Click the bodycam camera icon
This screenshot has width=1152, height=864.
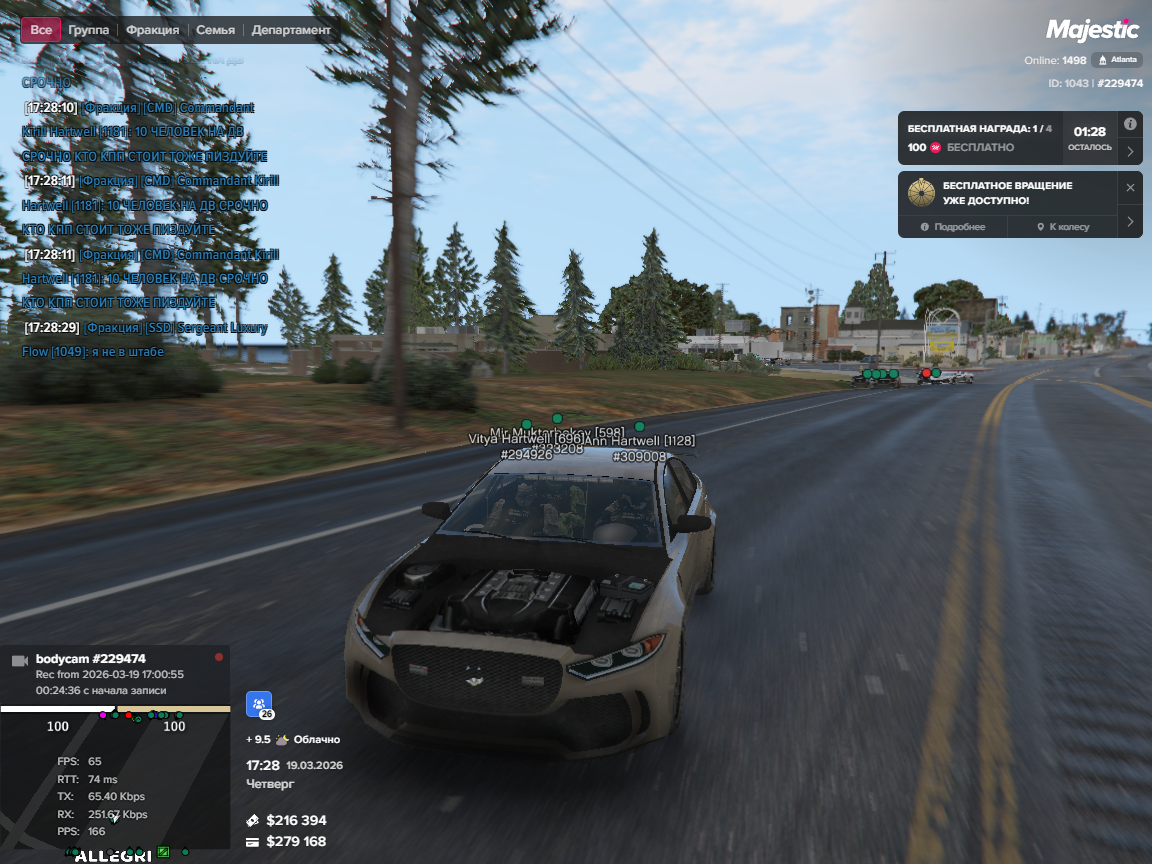click(19, 661)
